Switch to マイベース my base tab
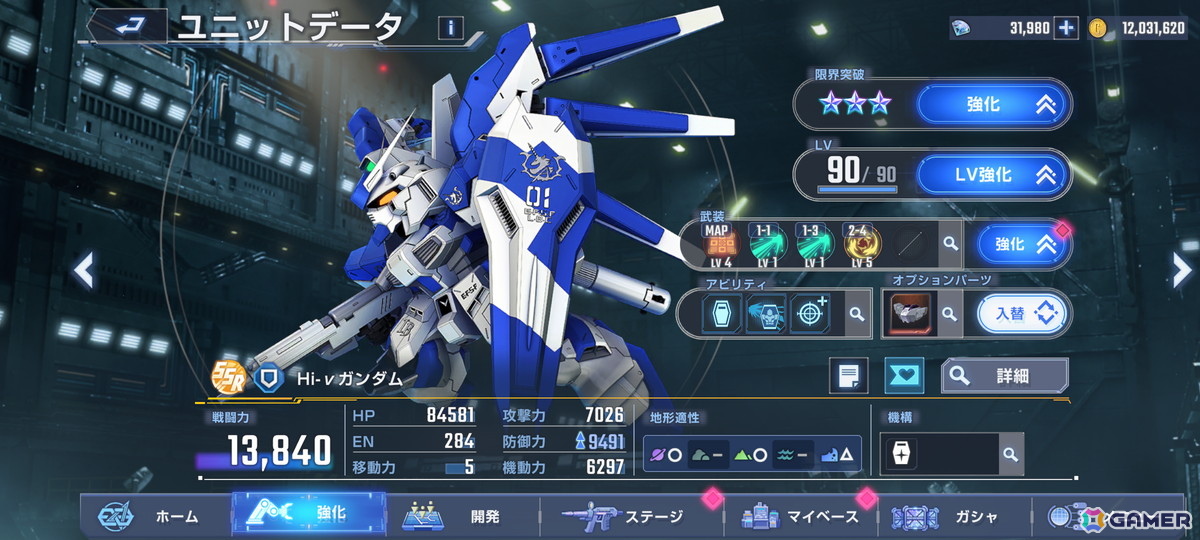This screenshot has width=1200, height=540. click(x=800, y=516)
